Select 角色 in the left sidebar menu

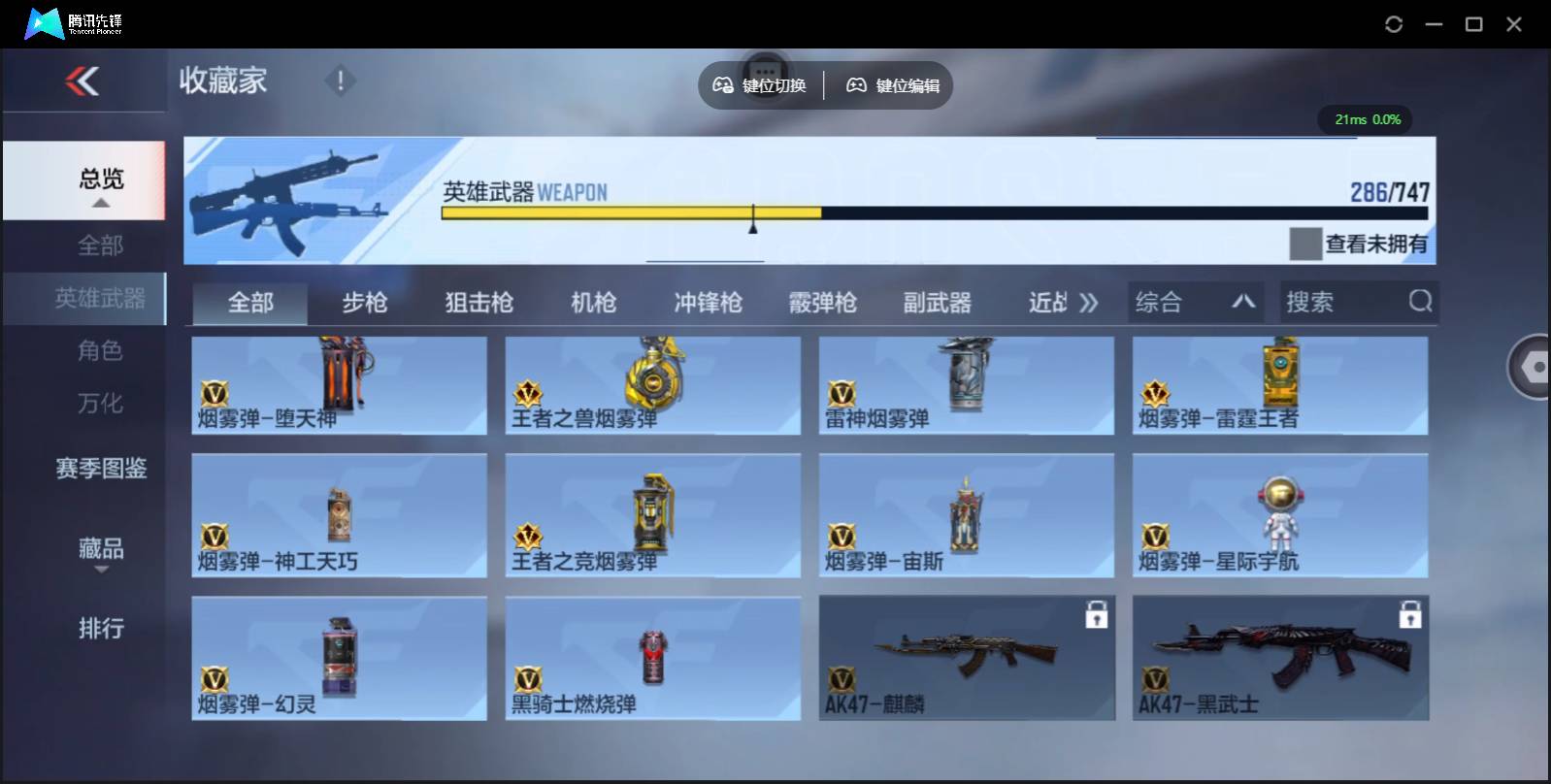(x=100, y=350)
